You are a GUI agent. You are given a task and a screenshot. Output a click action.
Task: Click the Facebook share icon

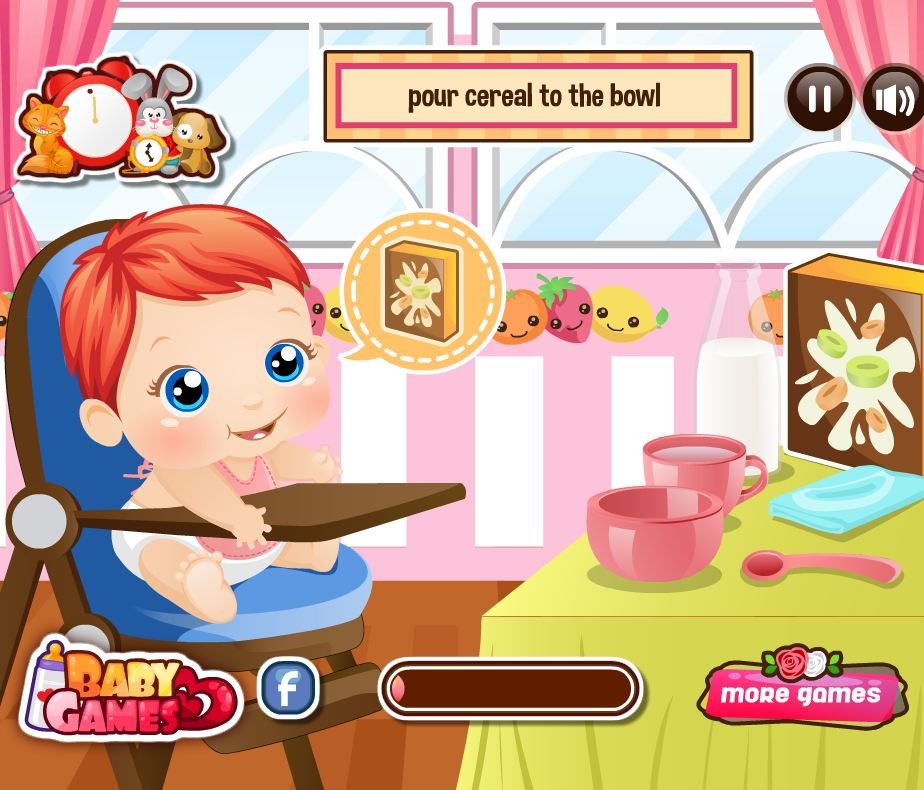click(288, 688)
